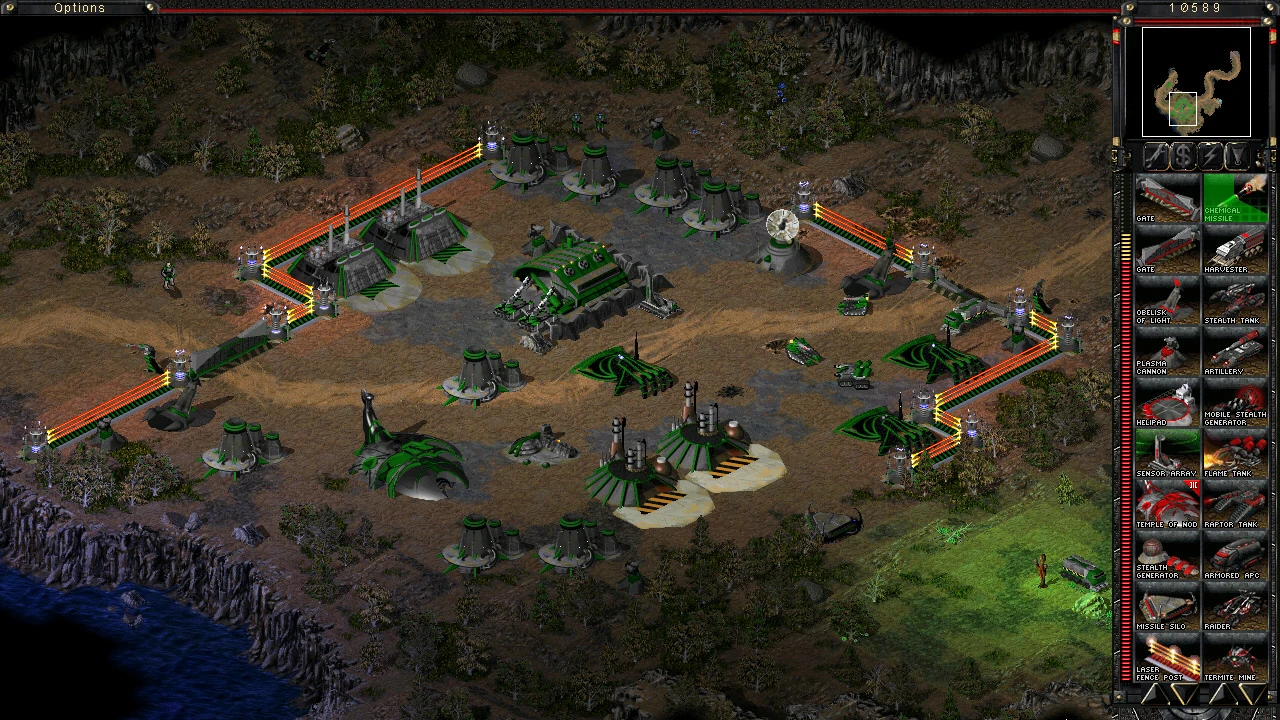Activate the dollar-sign sell mode button
The height and width of the screenshot is (720, 1280).
(1184, 156)
